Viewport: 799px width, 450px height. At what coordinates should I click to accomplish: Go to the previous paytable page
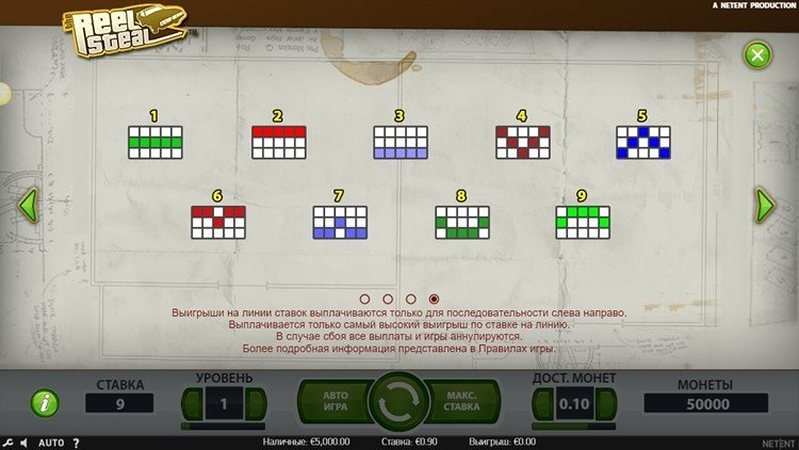[x=29, y=204]
